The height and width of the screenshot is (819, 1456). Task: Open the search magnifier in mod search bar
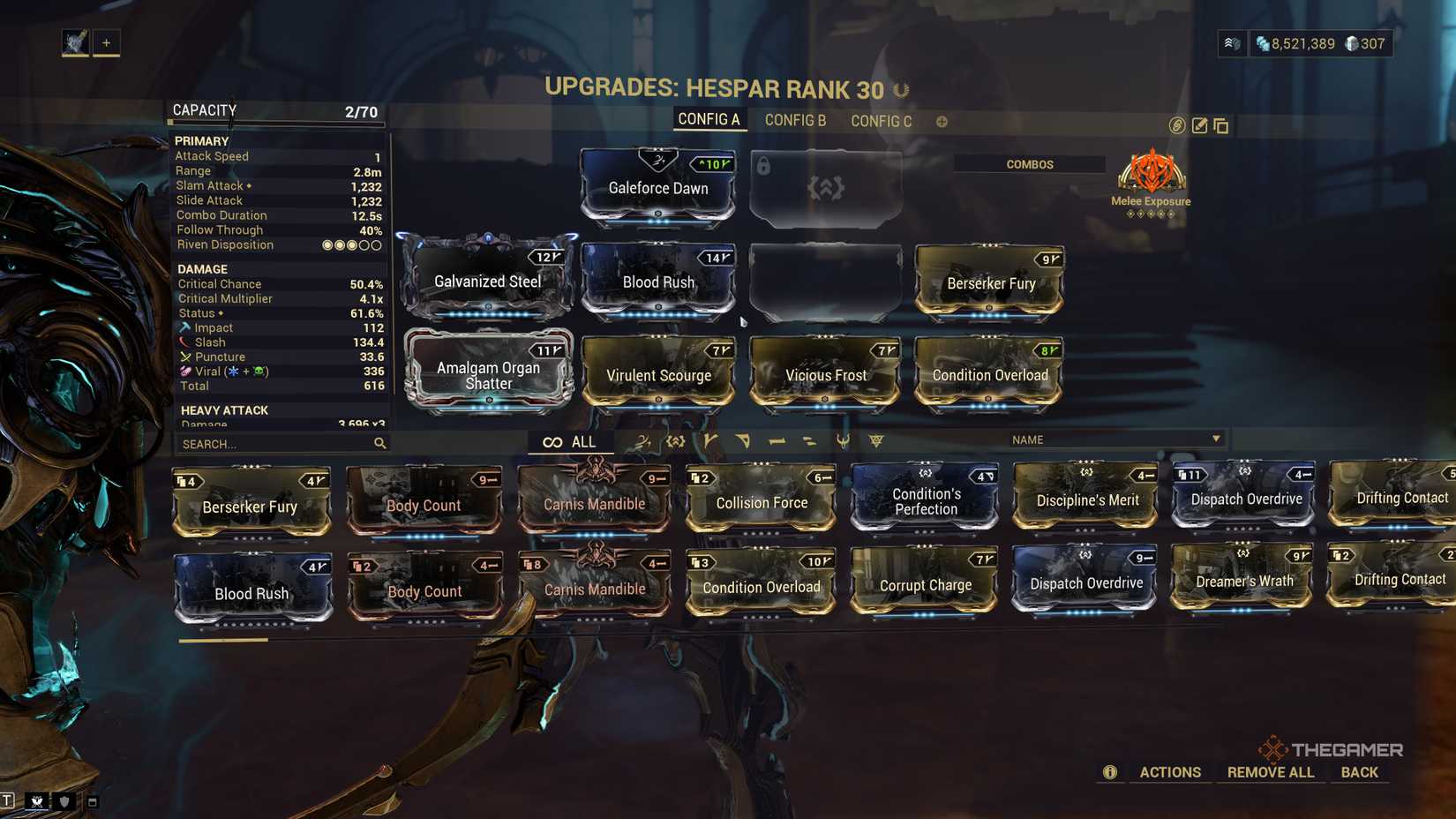click(x=379, y=443)
